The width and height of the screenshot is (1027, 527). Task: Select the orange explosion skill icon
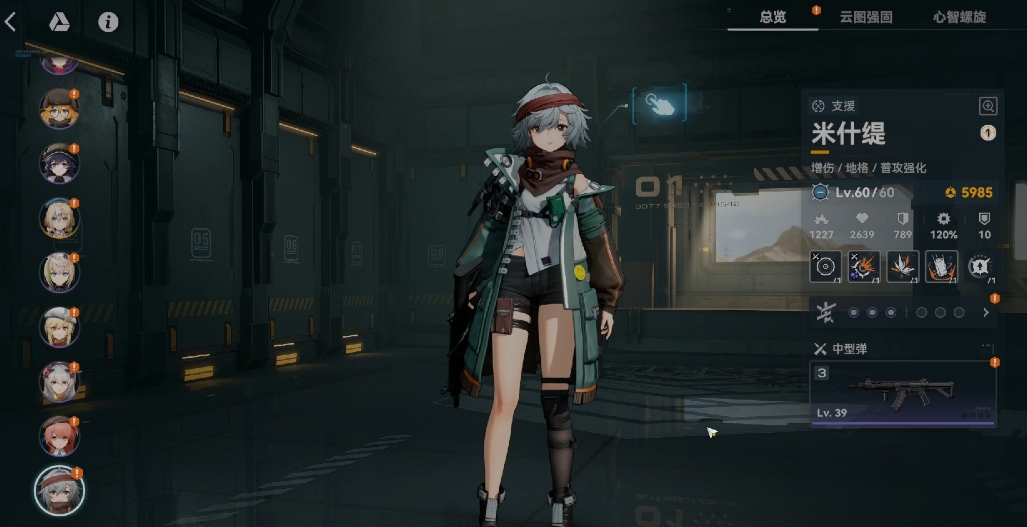(864, 267)
